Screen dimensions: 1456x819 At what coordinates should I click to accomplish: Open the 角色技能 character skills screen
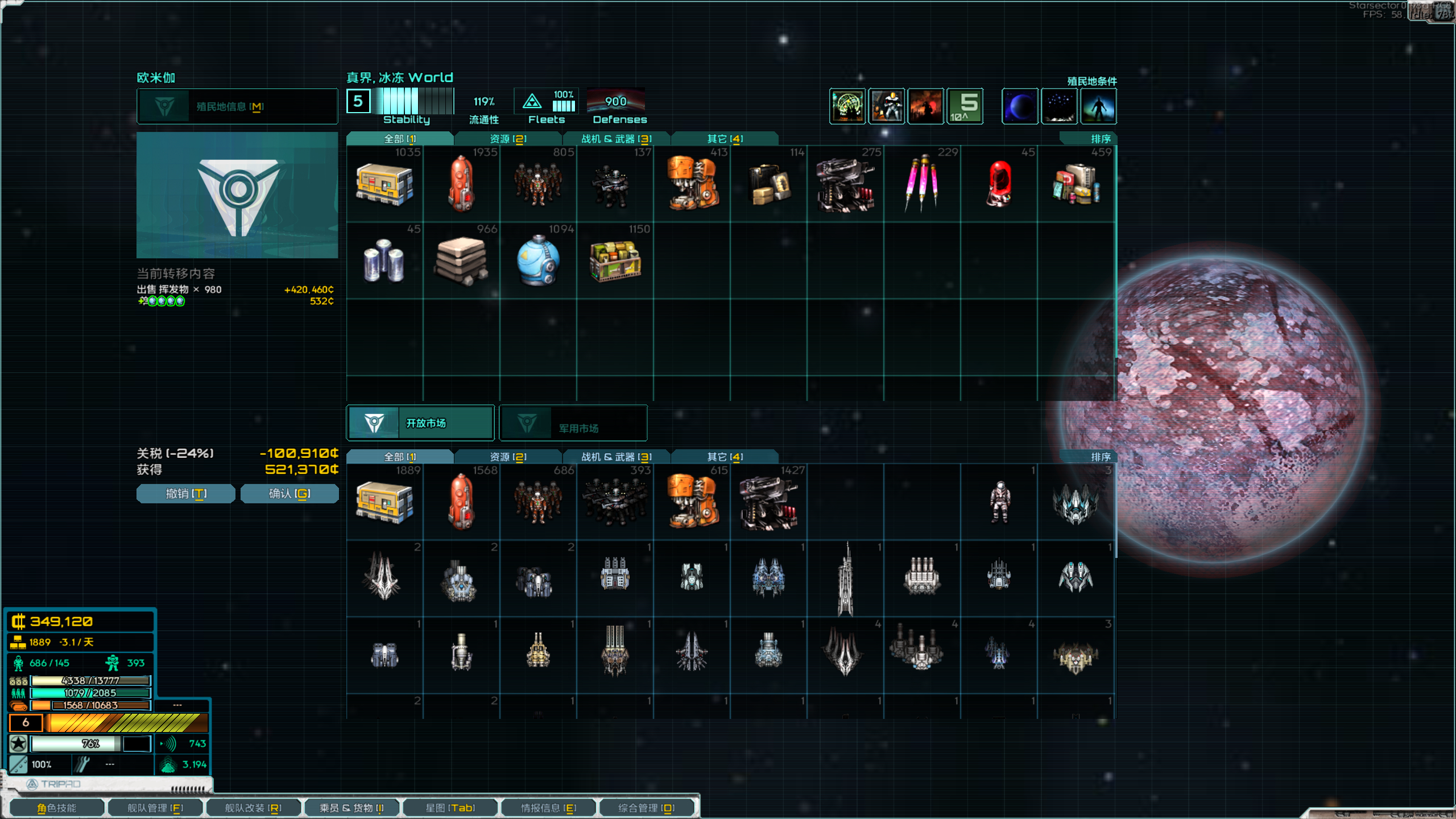point(56,808)
